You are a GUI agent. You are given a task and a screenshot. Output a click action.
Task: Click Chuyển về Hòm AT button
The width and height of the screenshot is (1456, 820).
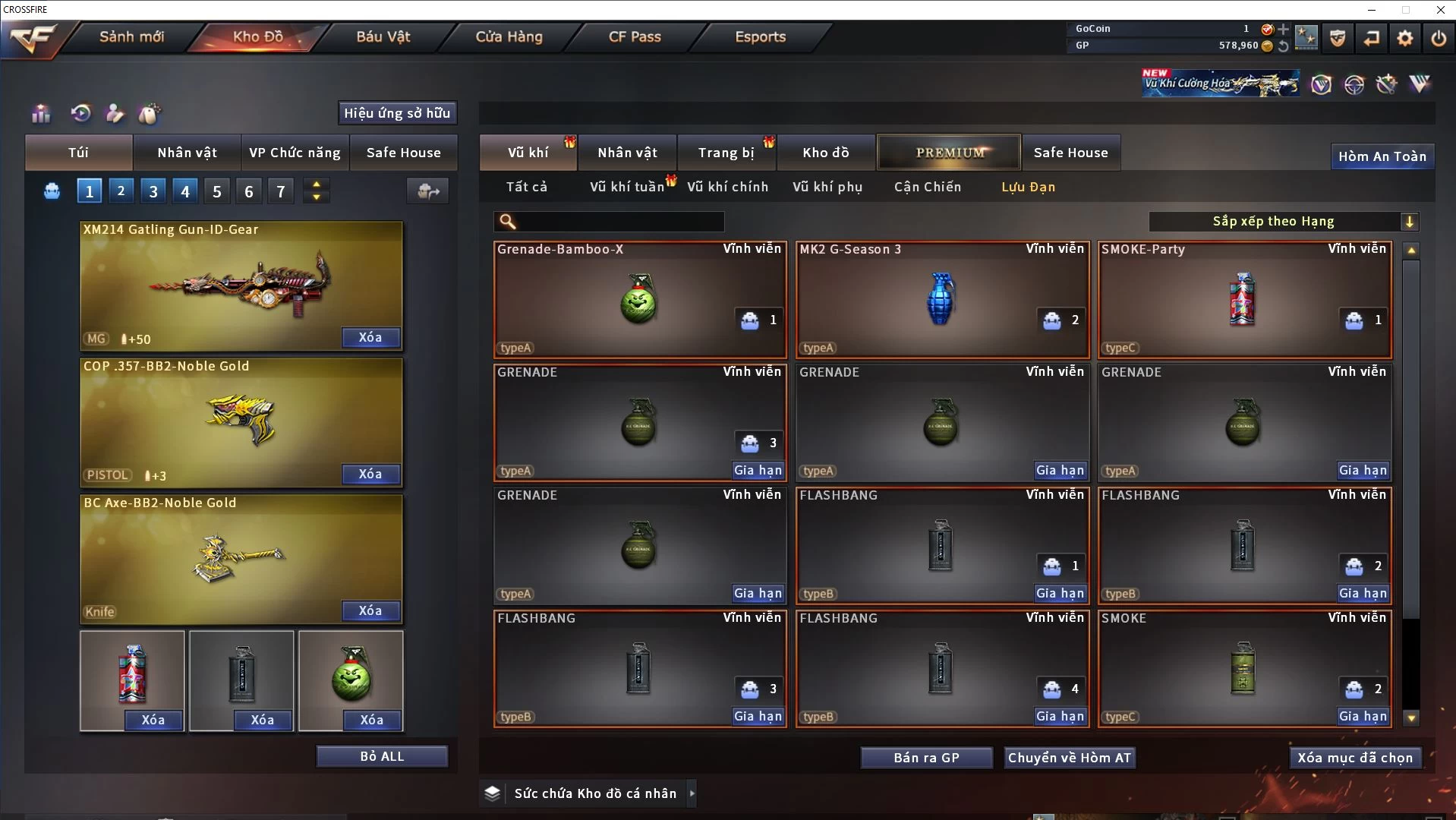pyautogui.click(x=1069, y=758)
